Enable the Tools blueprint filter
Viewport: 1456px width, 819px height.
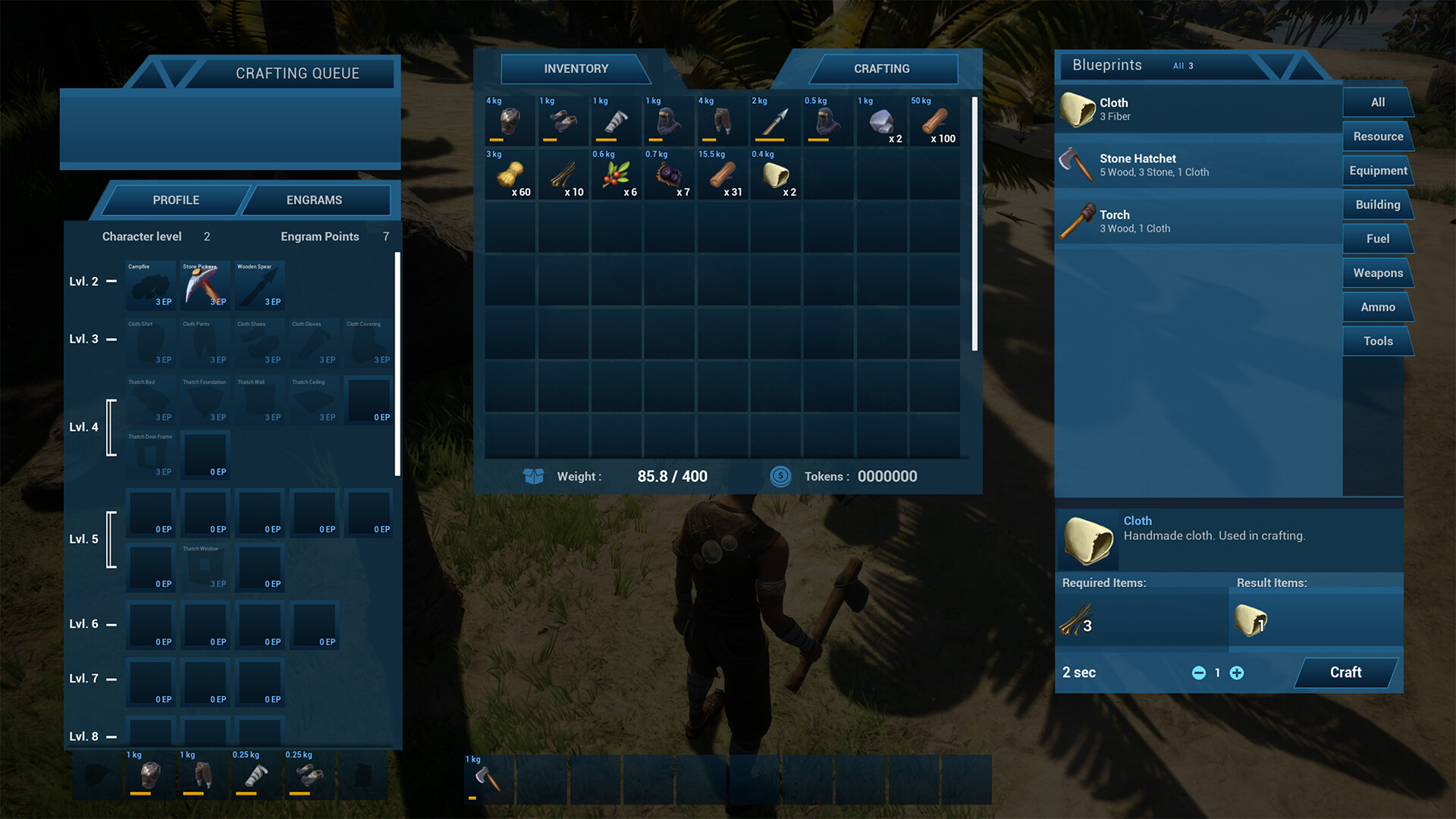pyautogui.click(x=1377, y=340)
